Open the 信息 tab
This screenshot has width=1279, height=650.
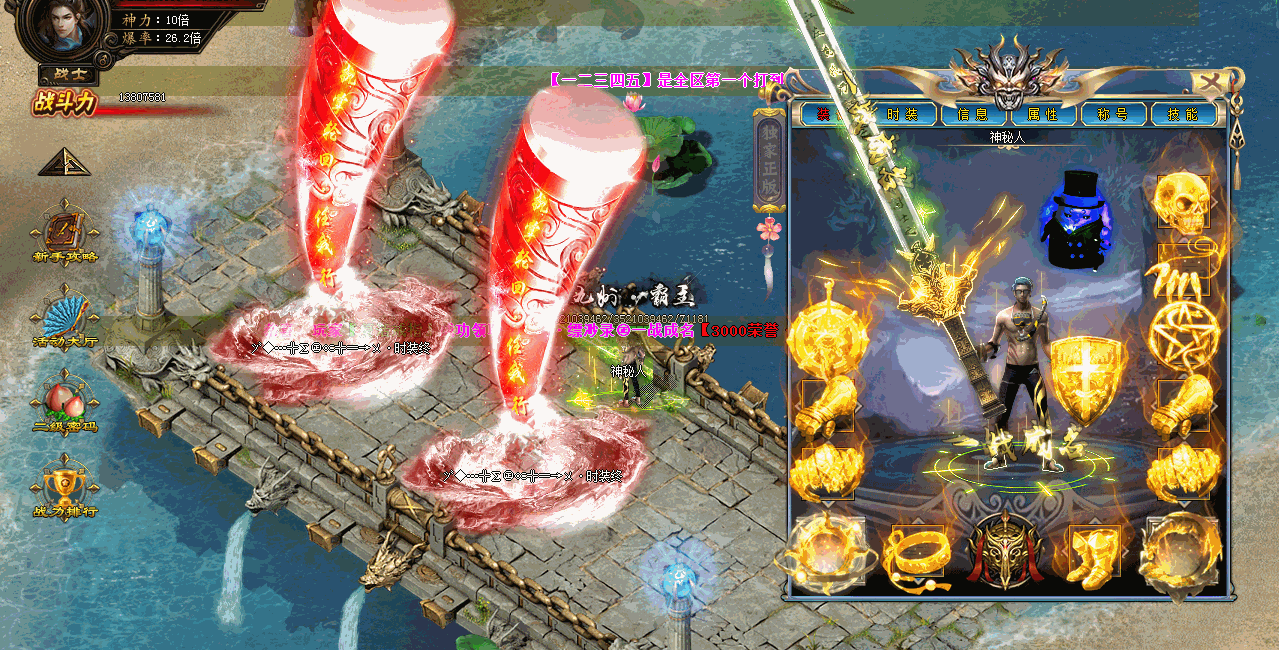pyautogui.click(x=972, y=115)
